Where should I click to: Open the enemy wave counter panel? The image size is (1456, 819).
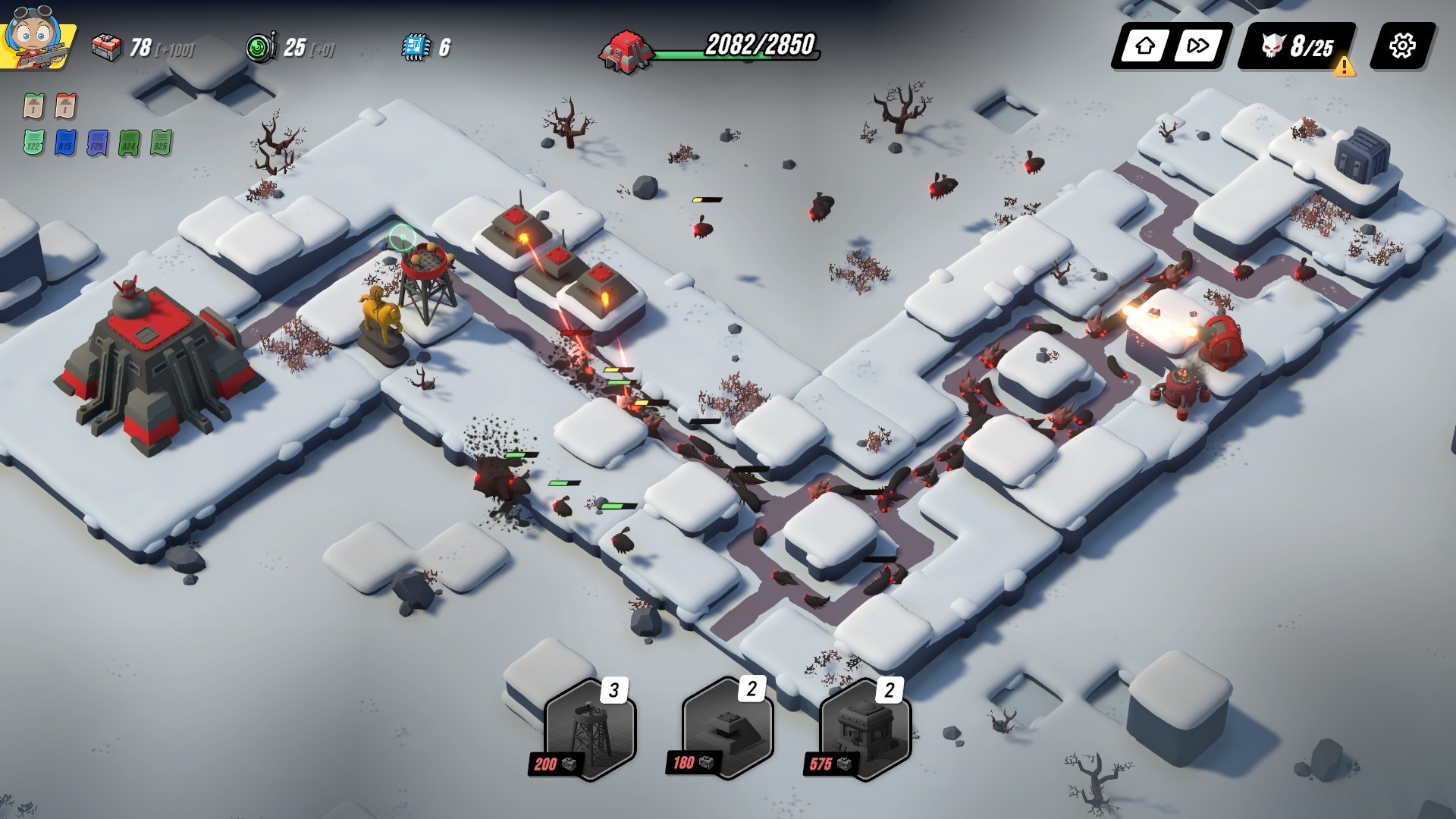coord(1297,46)
